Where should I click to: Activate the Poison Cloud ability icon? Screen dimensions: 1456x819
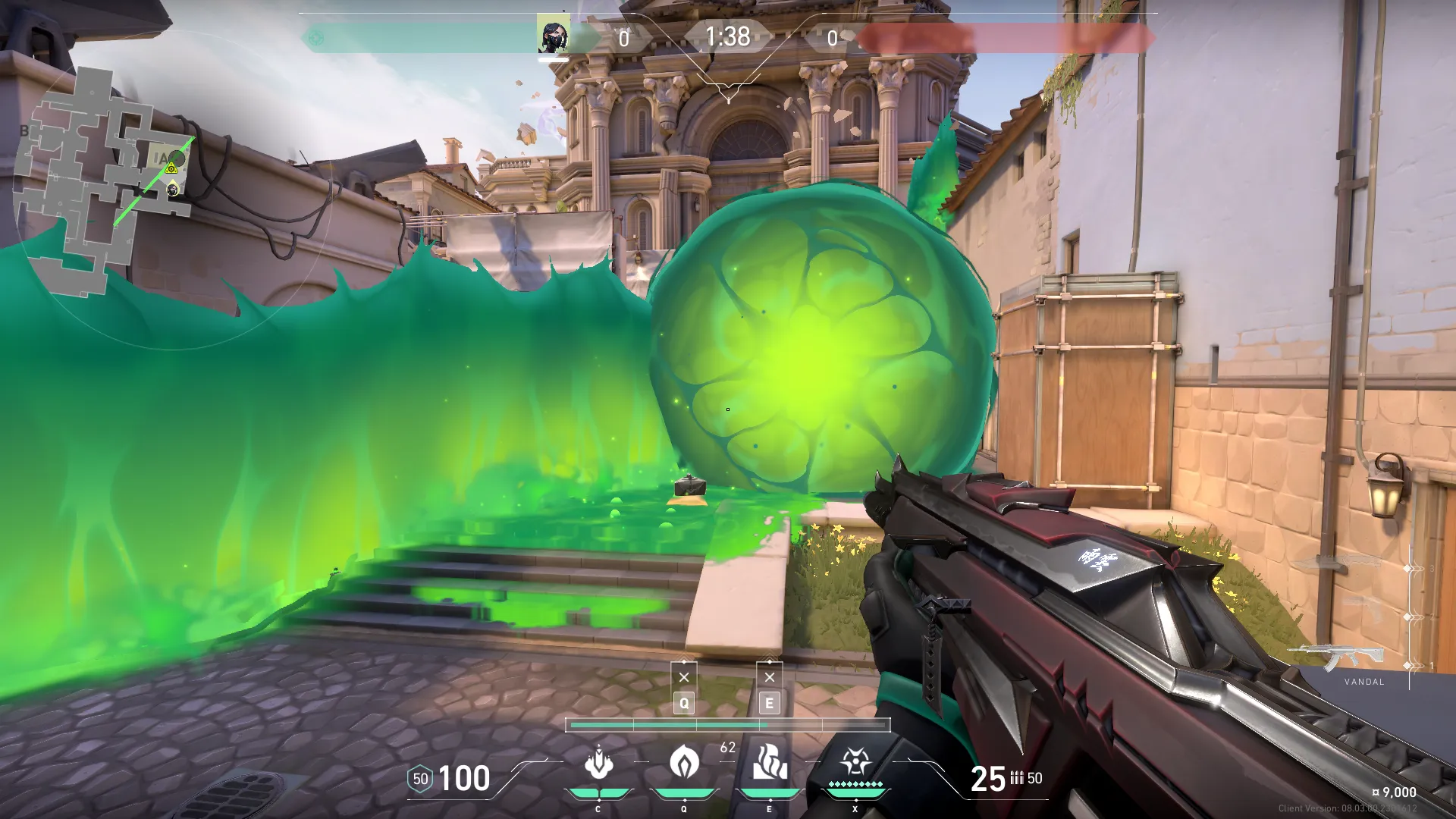click(x=684, y=761)
